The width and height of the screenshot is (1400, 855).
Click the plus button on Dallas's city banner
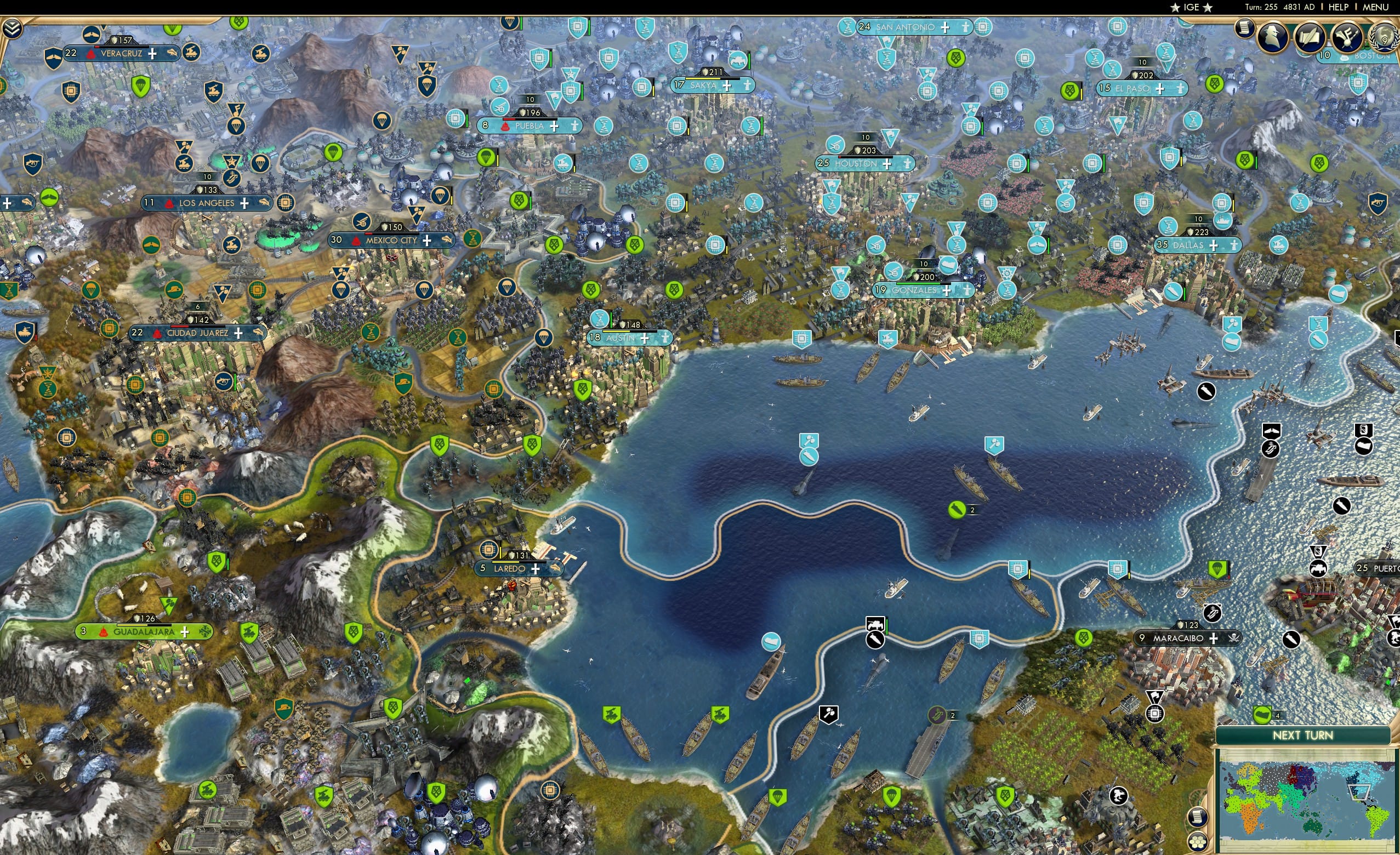pyautogui.click(x=1215, y=246)
